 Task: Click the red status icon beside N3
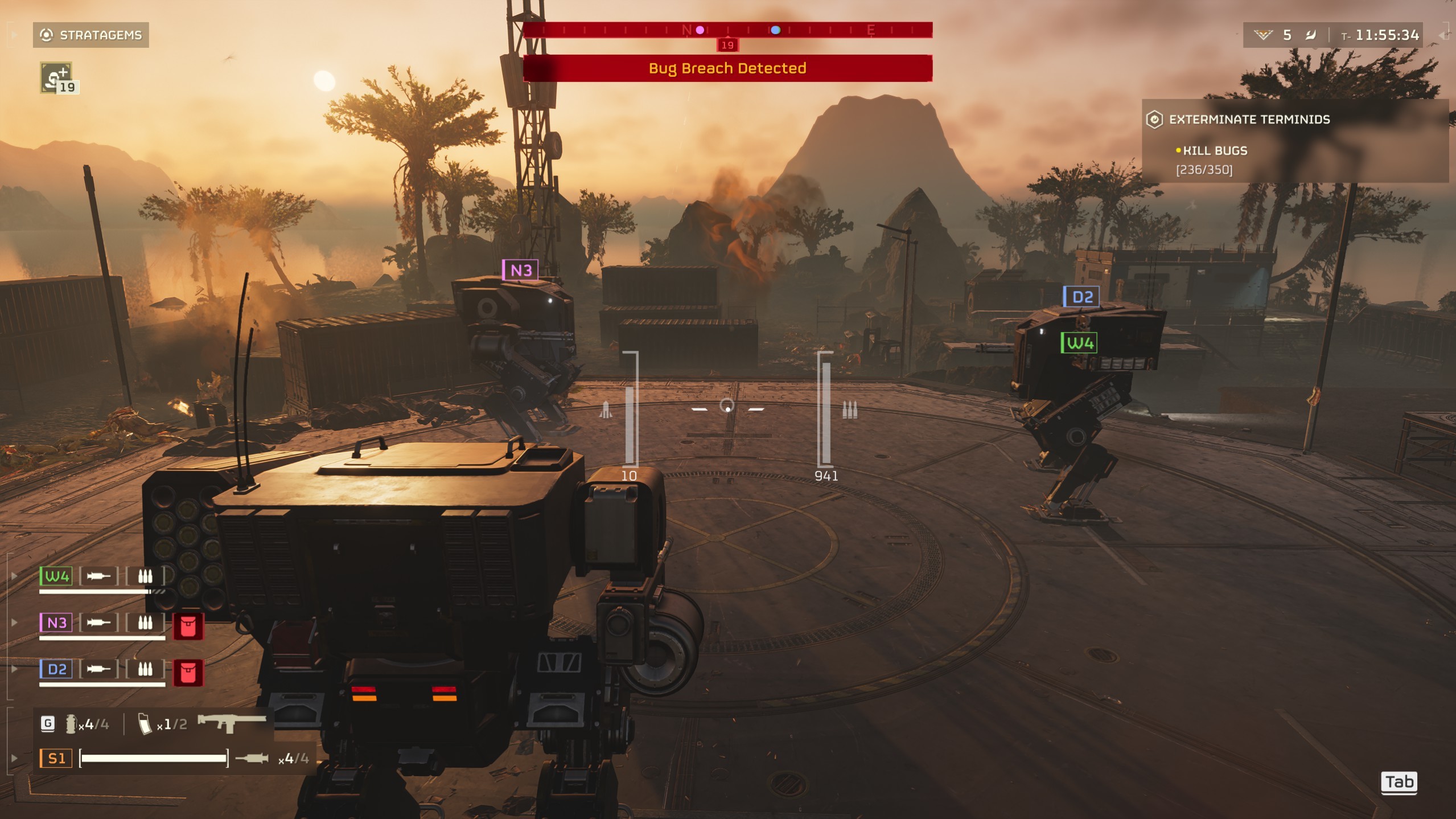tap(188, 626)
